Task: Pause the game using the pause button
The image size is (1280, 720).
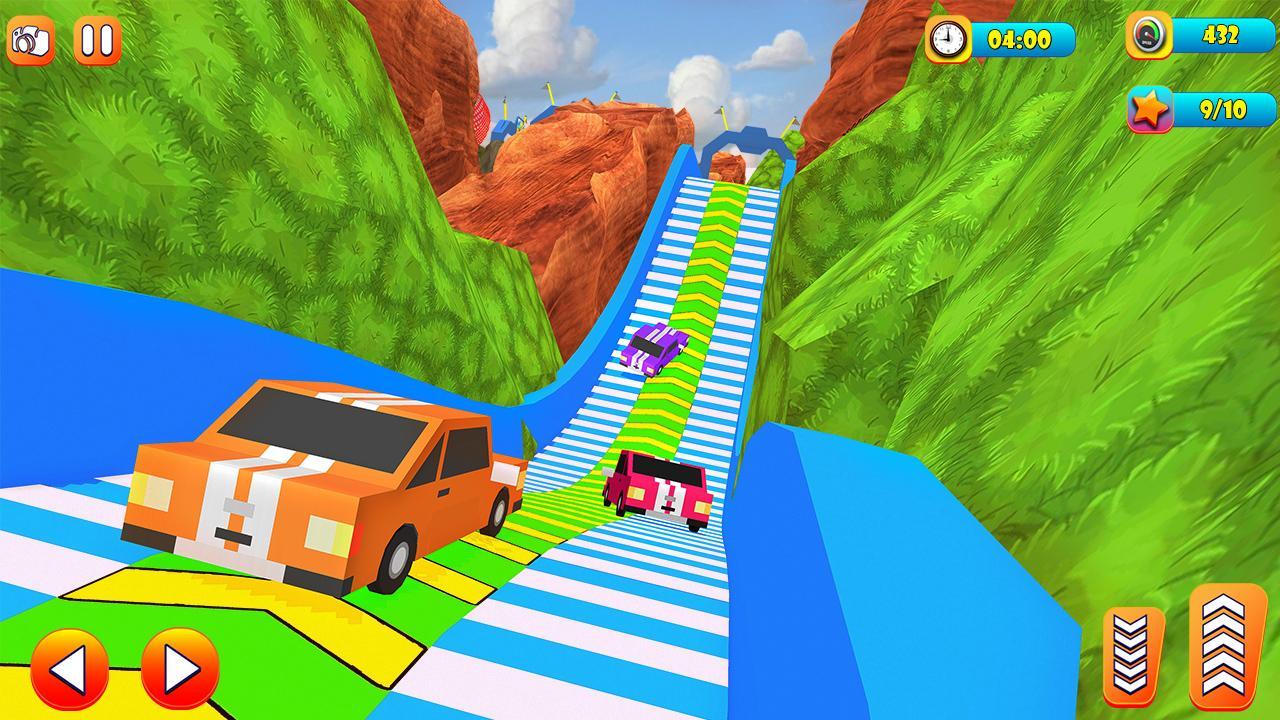Action: click(95, 40)
